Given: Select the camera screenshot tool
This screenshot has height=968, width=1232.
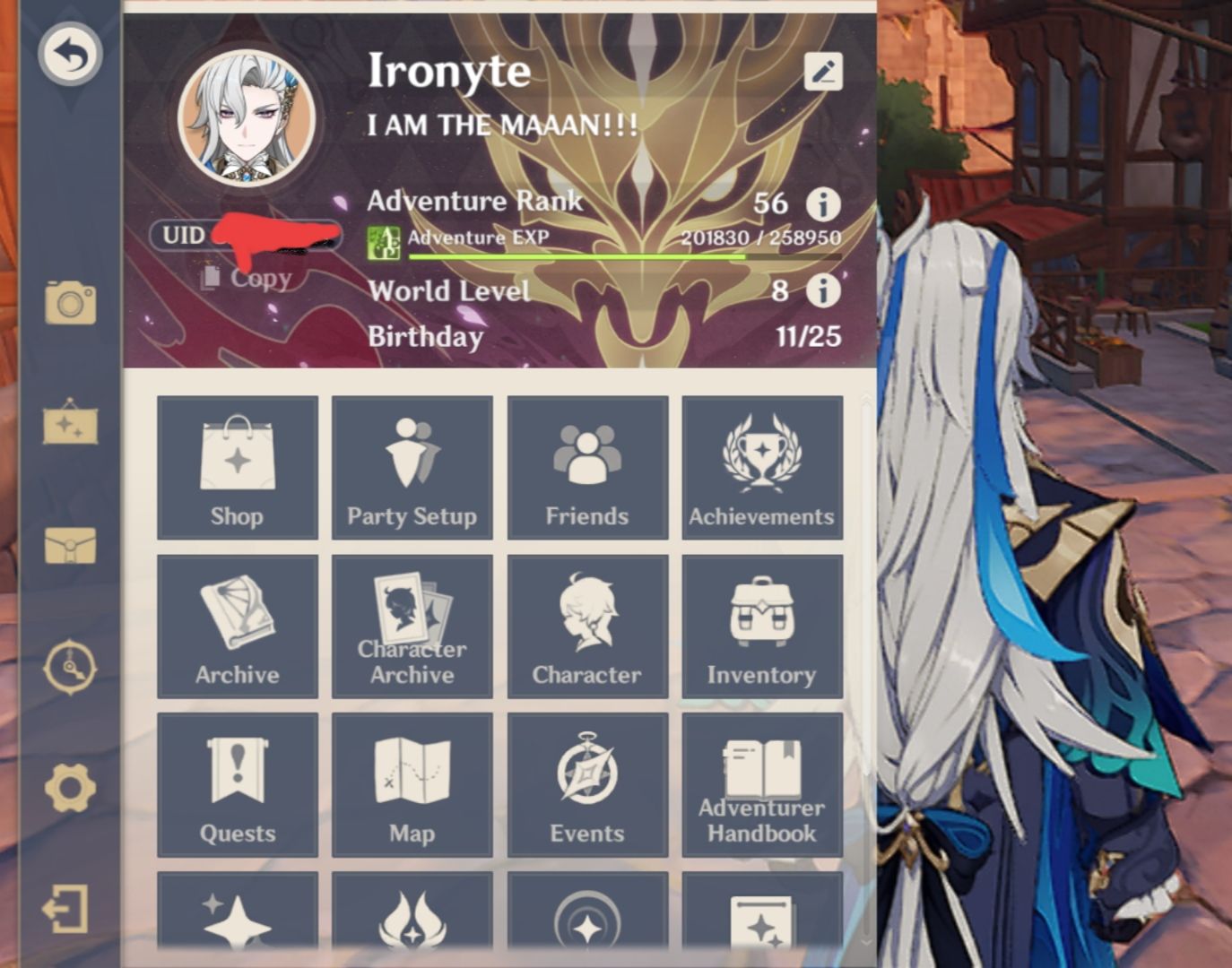Looking at the screenshot, I should (69, 304).
